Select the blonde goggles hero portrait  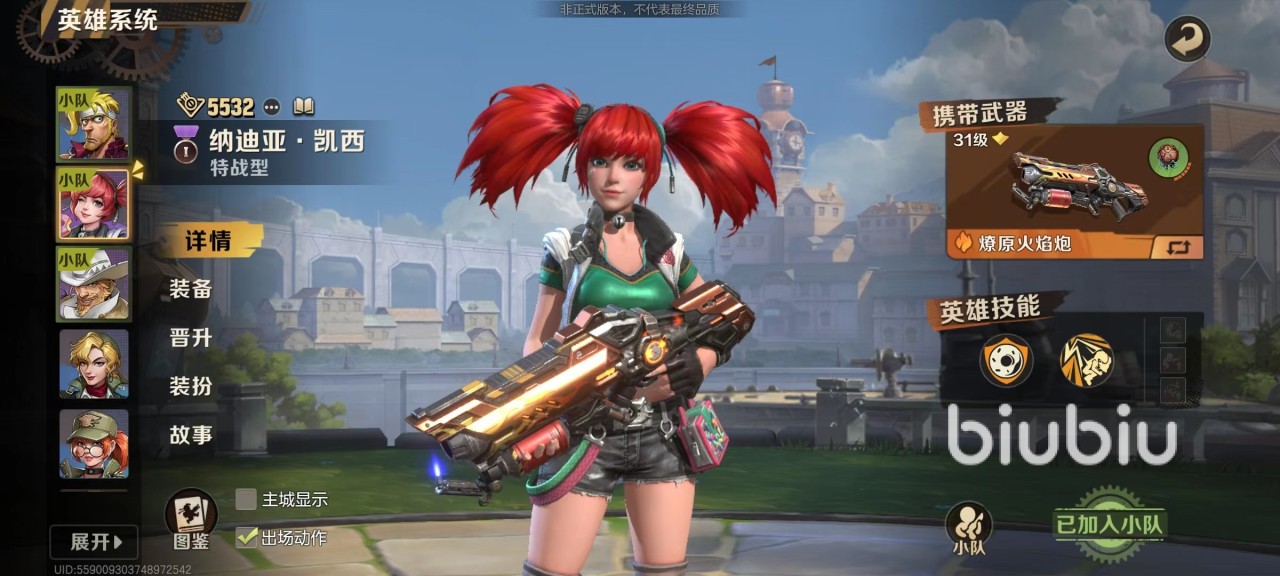coord(93,123)
